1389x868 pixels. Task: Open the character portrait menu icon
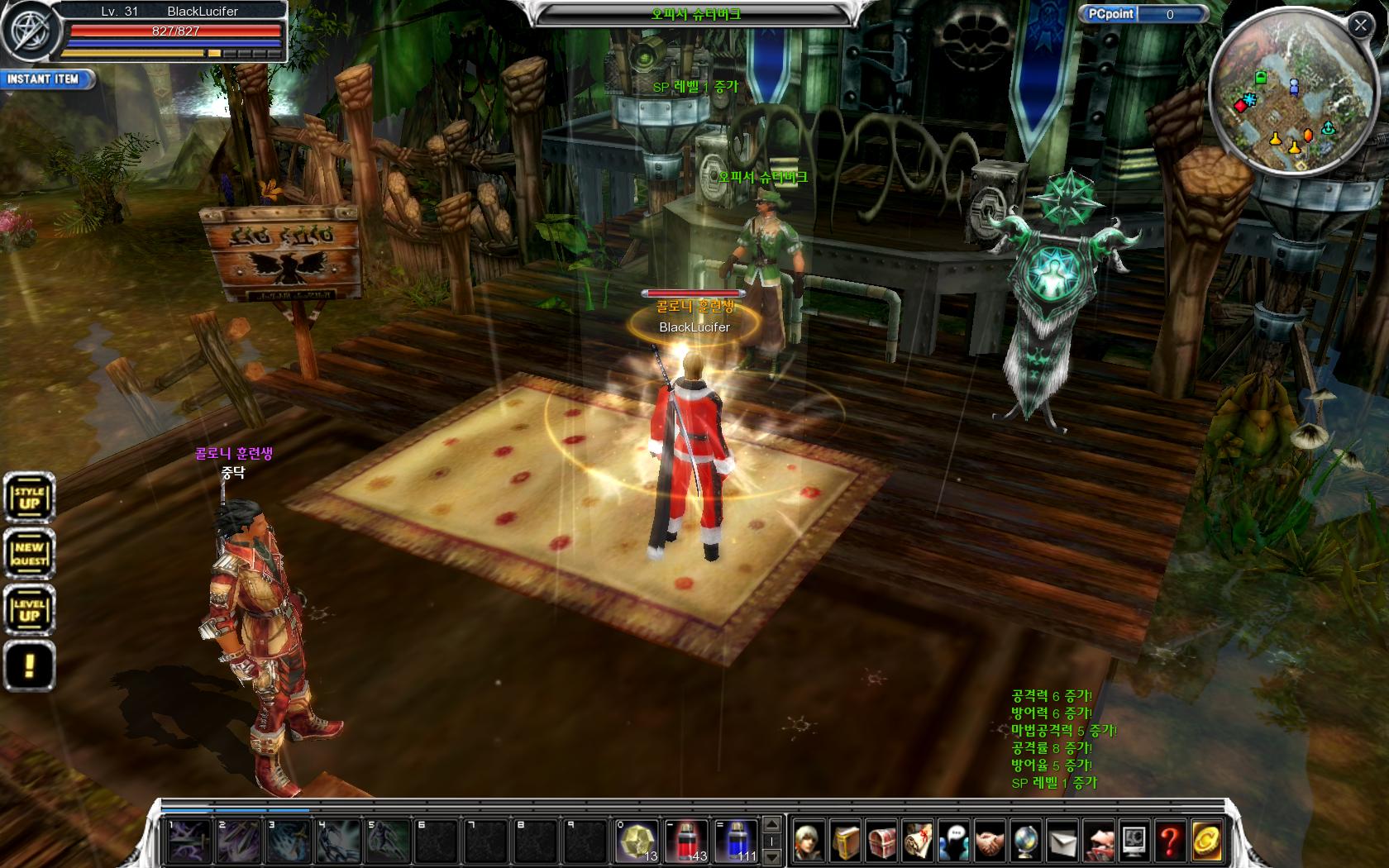(x=809, y=842)
